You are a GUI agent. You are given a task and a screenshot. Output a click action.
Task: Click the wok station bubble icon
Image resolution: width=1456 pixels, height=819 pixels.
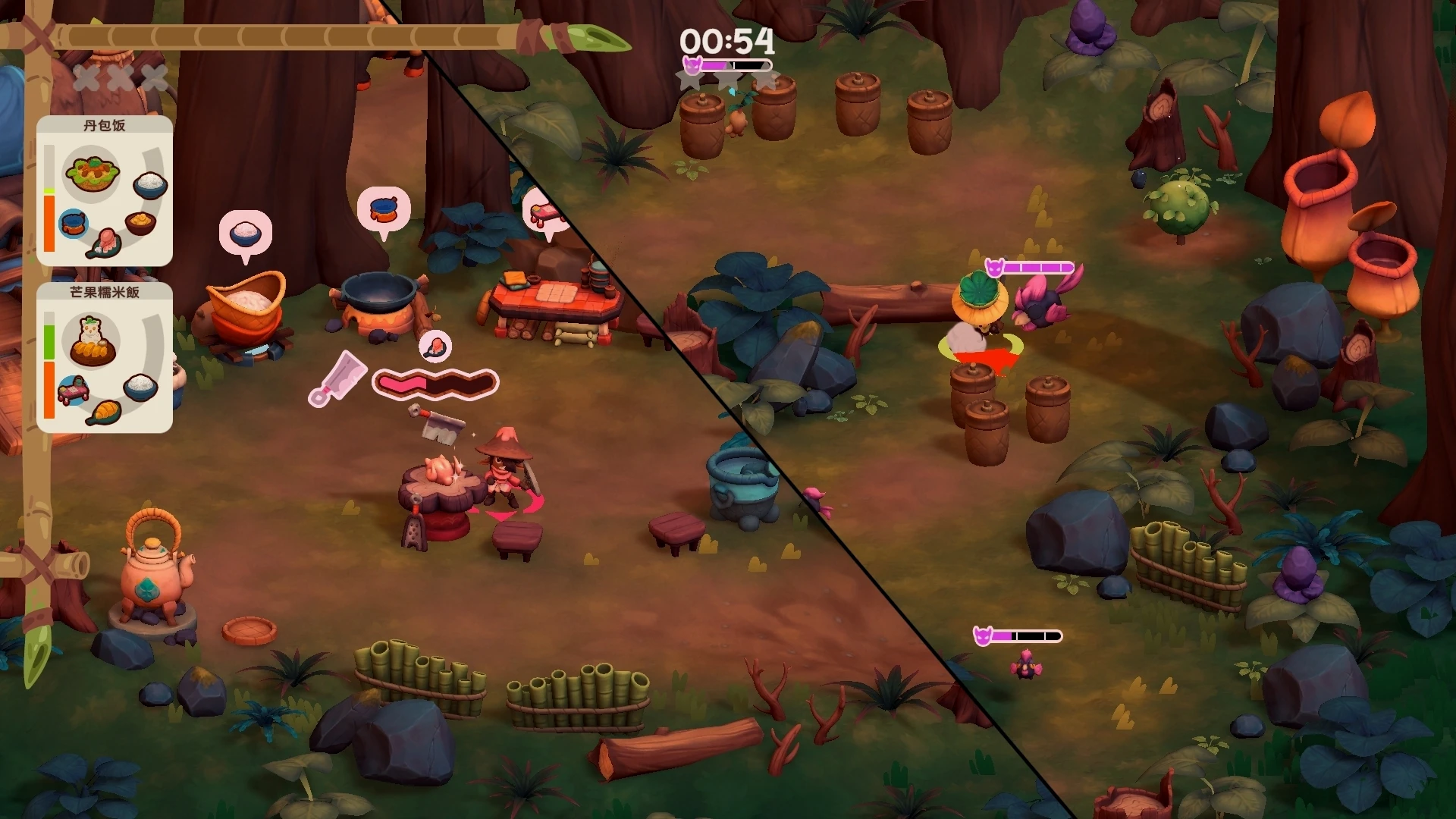(384, 209)
